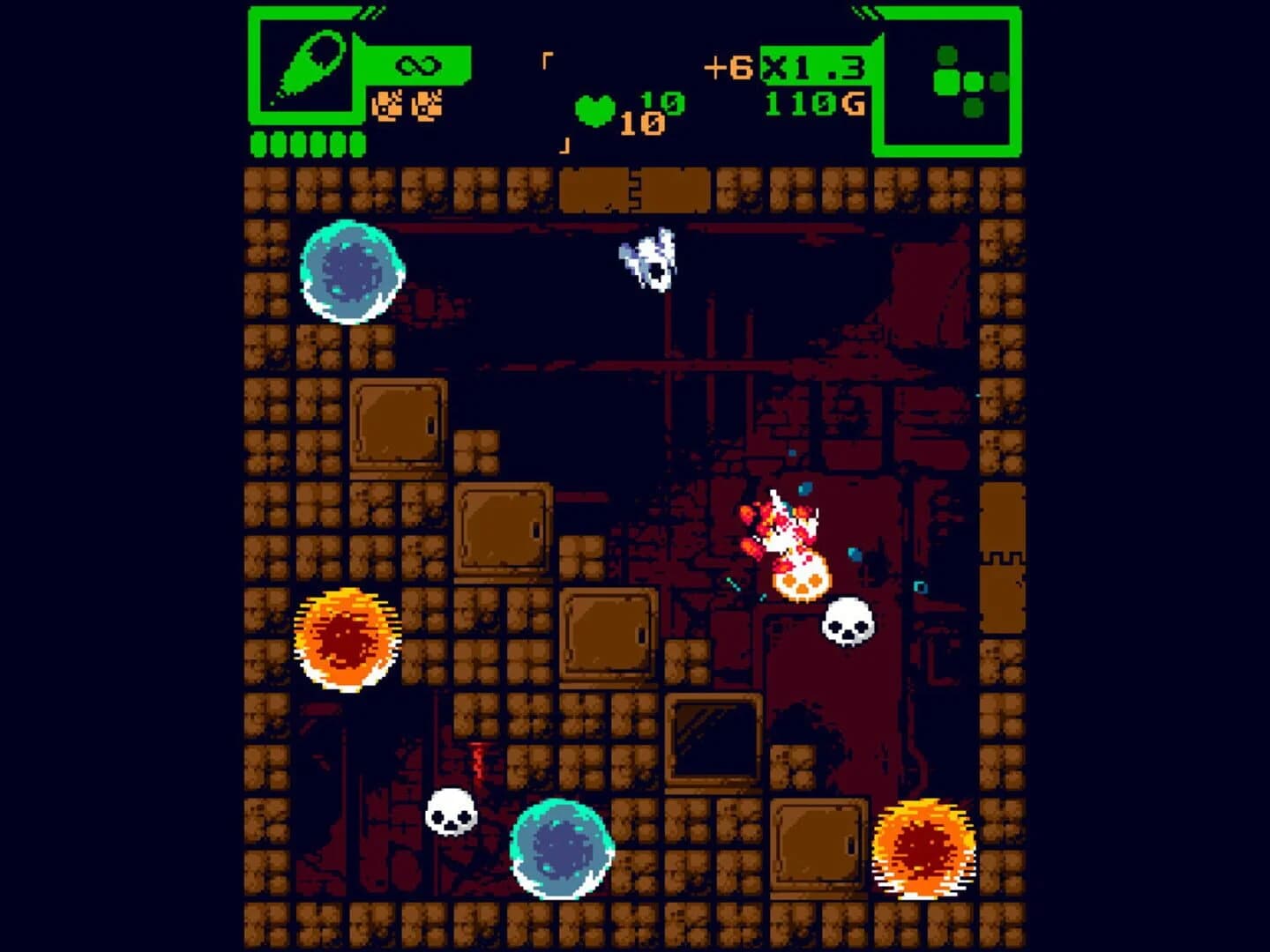Click the 110G gold counter
Image resolution: width=1270 pixels, height=952 pixels.
(815, 102)
